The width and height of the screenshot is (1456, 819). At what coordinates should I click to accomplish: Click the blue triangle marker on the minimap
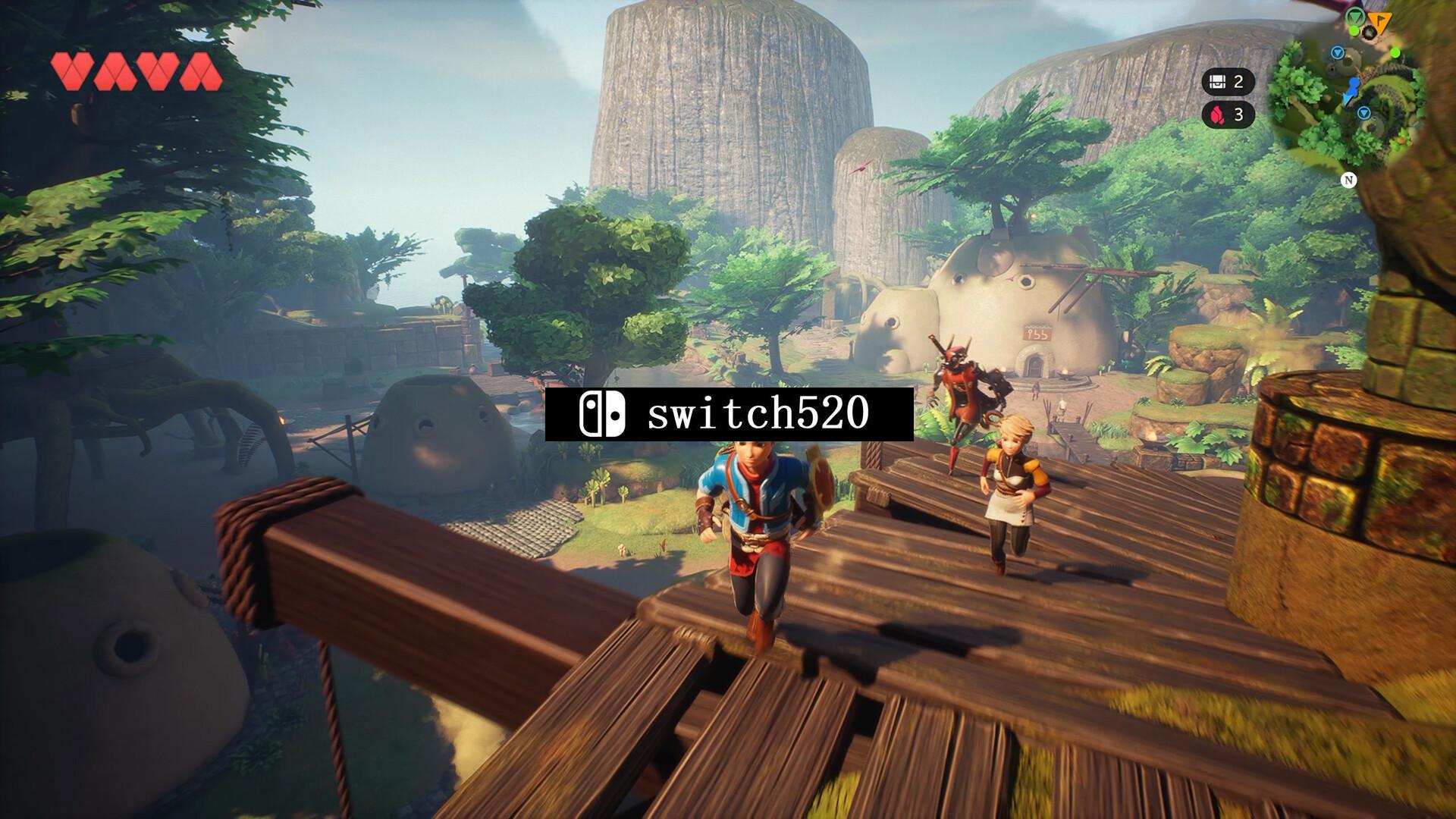tap(1337, 52)
